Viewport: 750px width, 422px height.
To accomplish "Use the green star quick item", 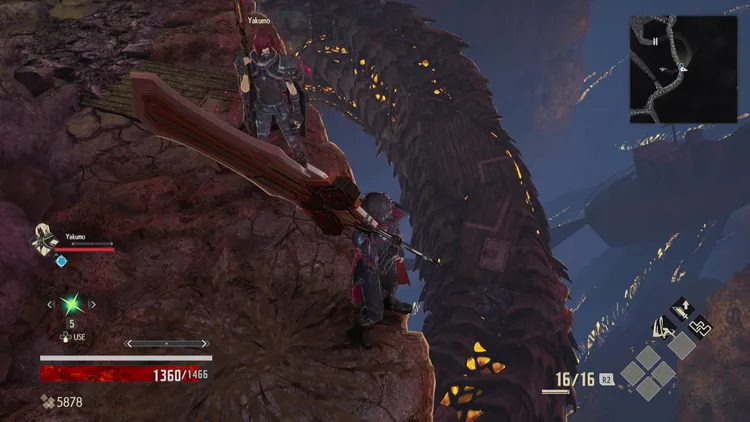I will tap(71, 304).
